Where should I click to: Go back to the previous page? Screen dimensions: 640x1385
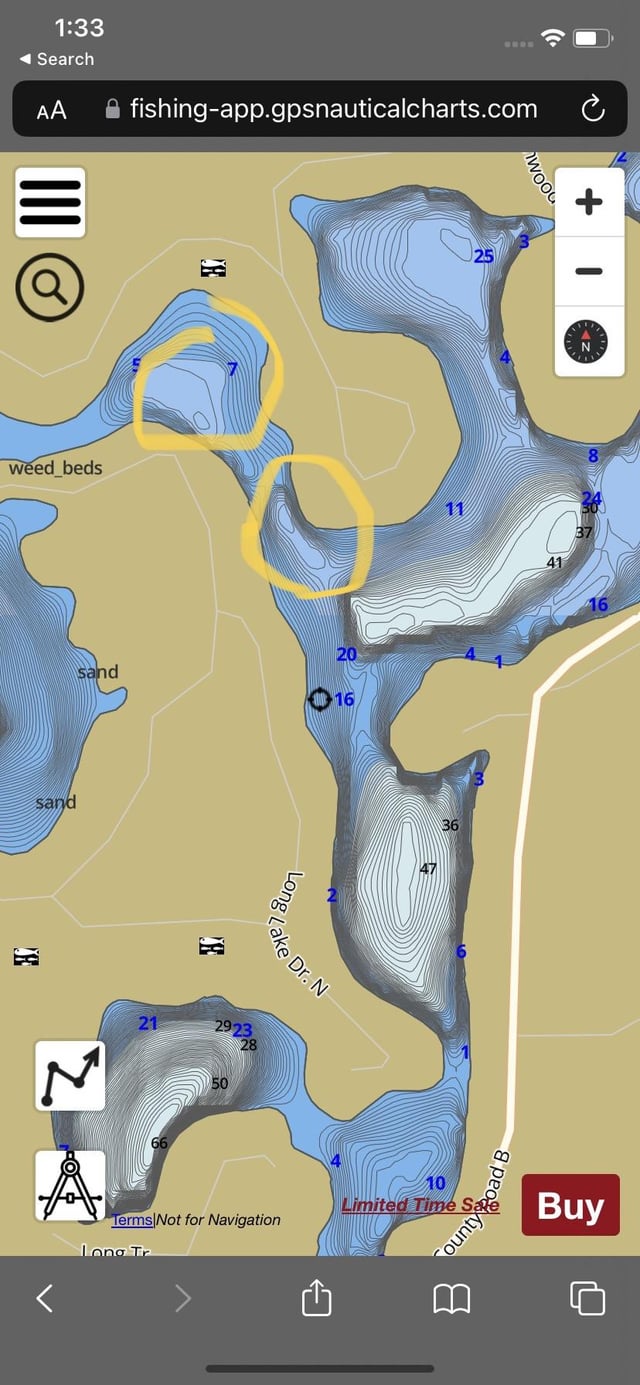coord(45,1298)
